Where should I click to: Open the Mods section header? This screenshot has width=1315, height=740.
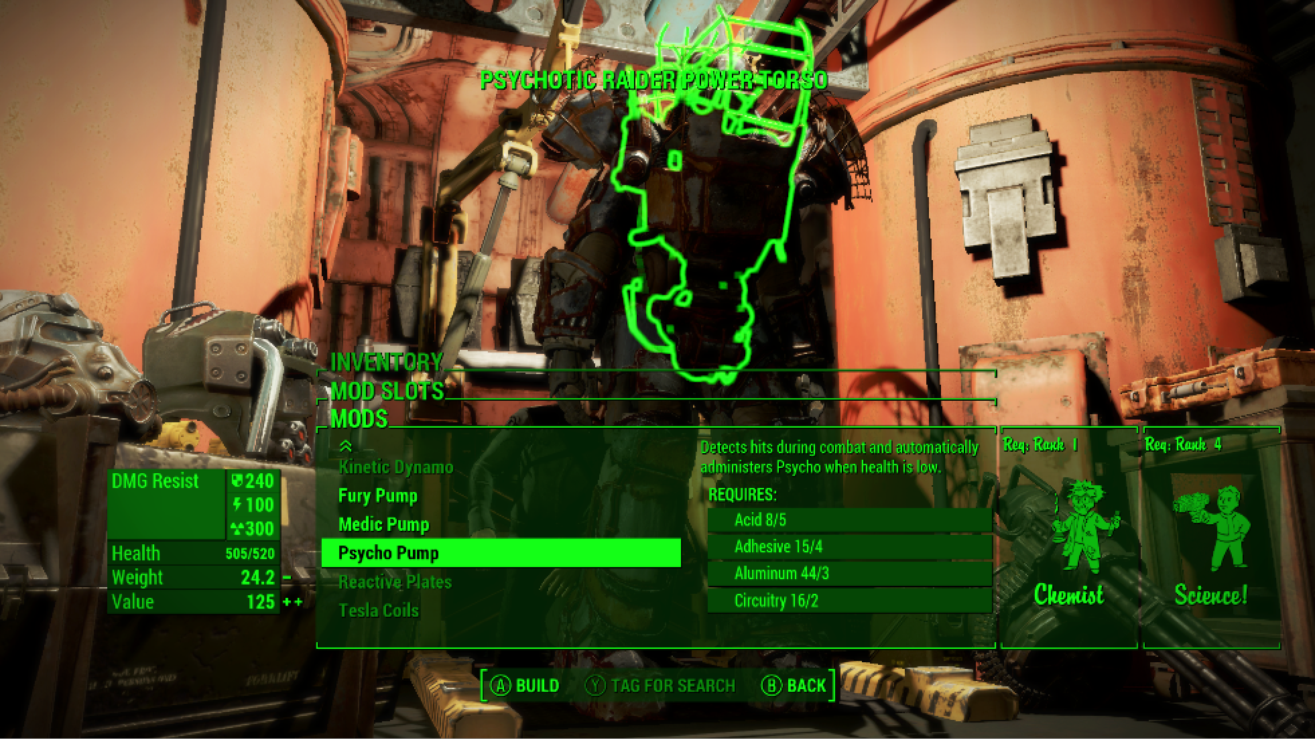(359, 419)
